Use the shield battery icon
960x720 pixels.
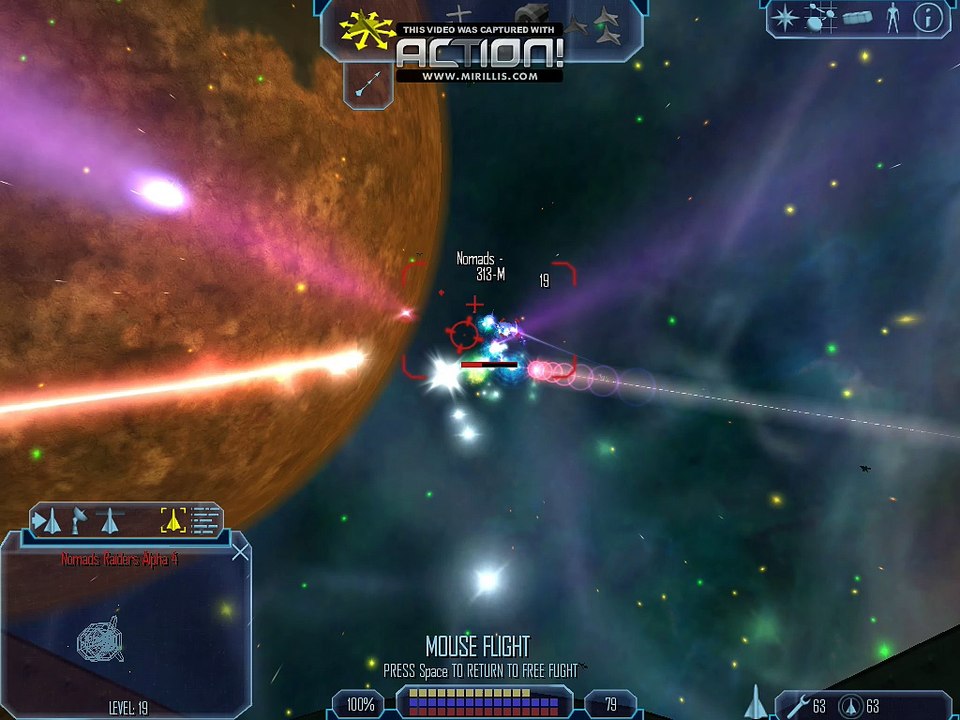tap(850, 707)
